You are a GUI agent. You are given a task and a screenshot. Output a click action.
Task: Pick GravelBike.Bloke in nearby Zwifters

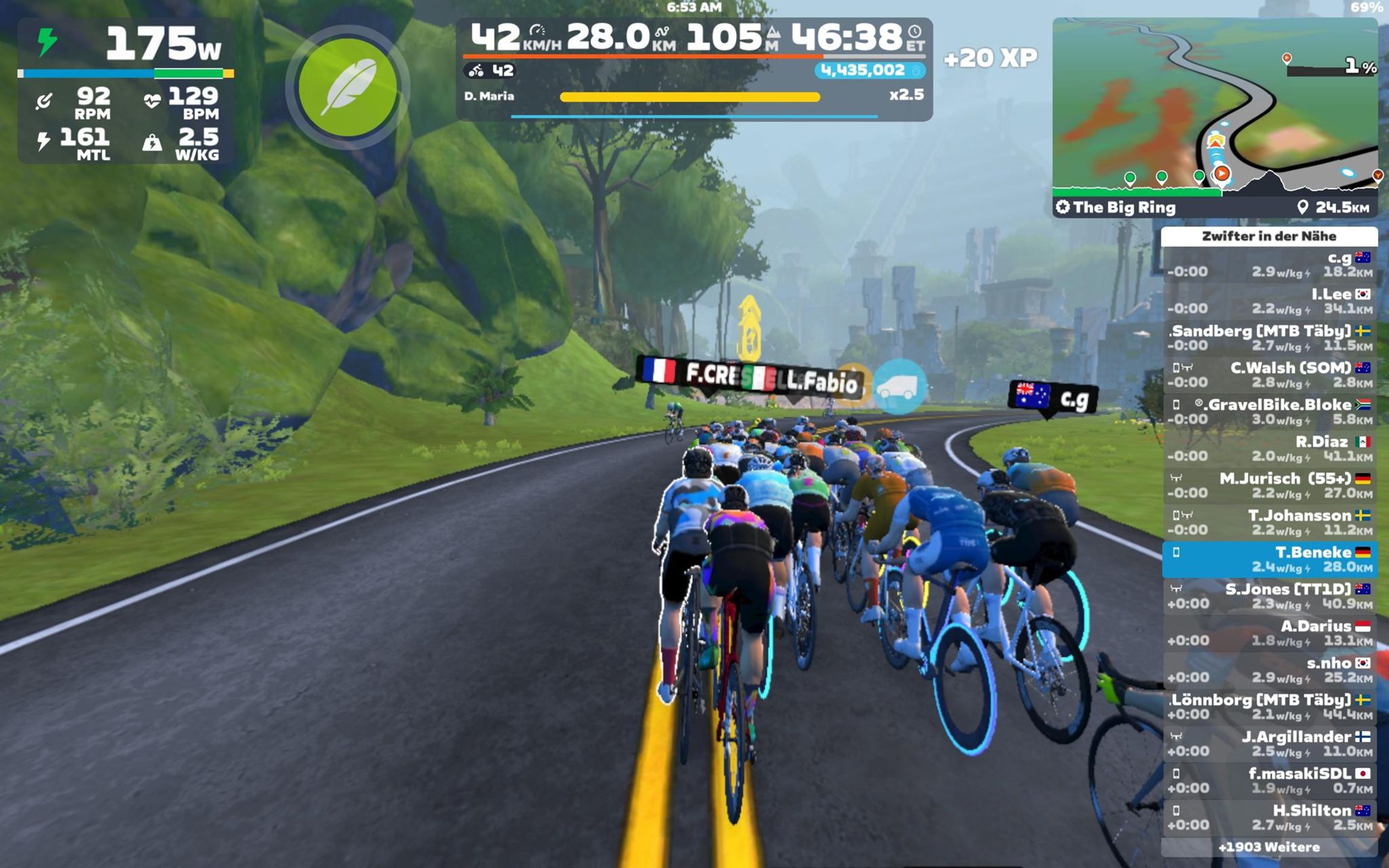pos(1269,412)
